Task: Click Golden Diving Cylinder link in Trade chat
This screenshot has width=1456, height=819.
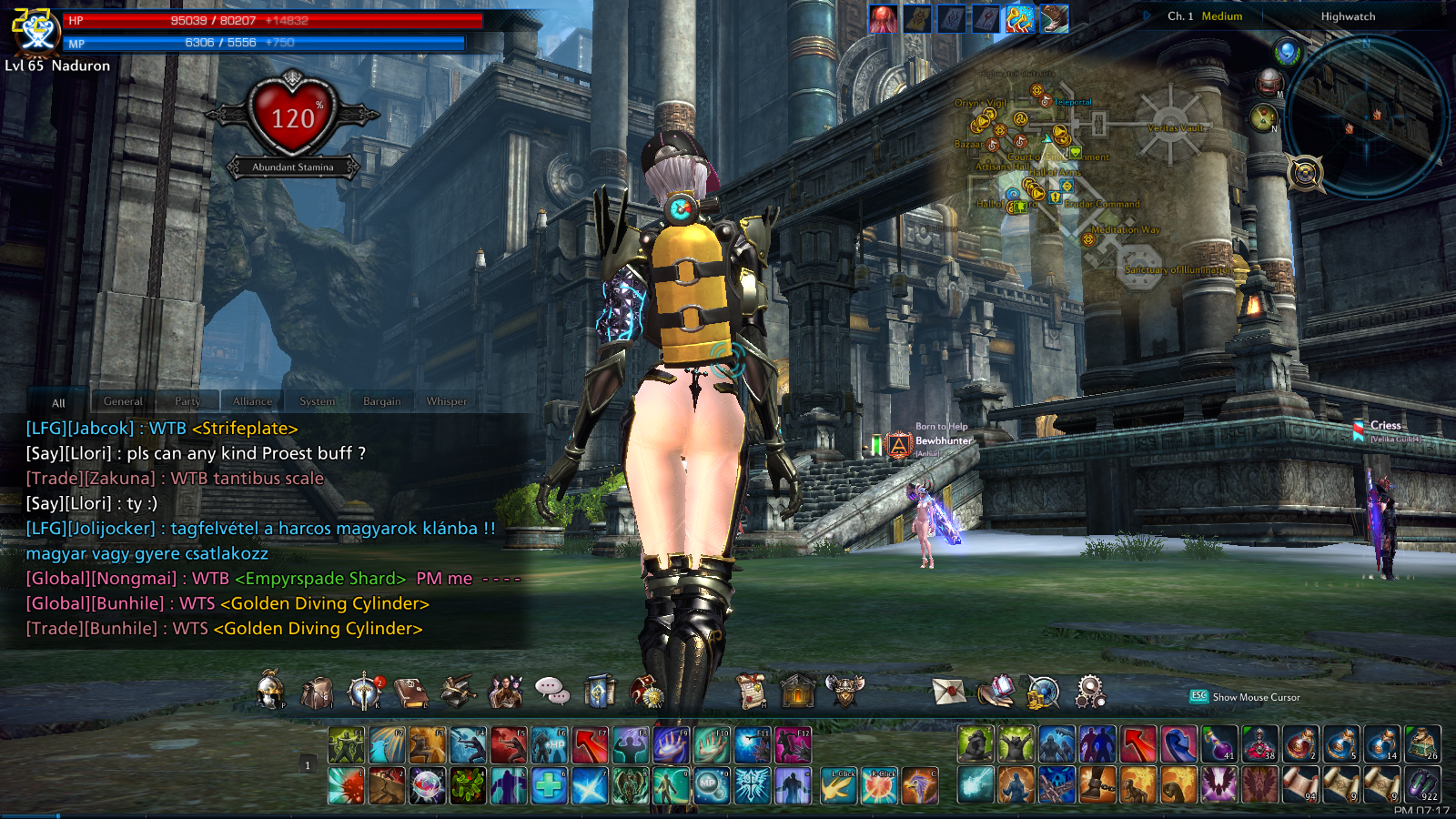Action: pyautogui.click(x=318, y=629)
